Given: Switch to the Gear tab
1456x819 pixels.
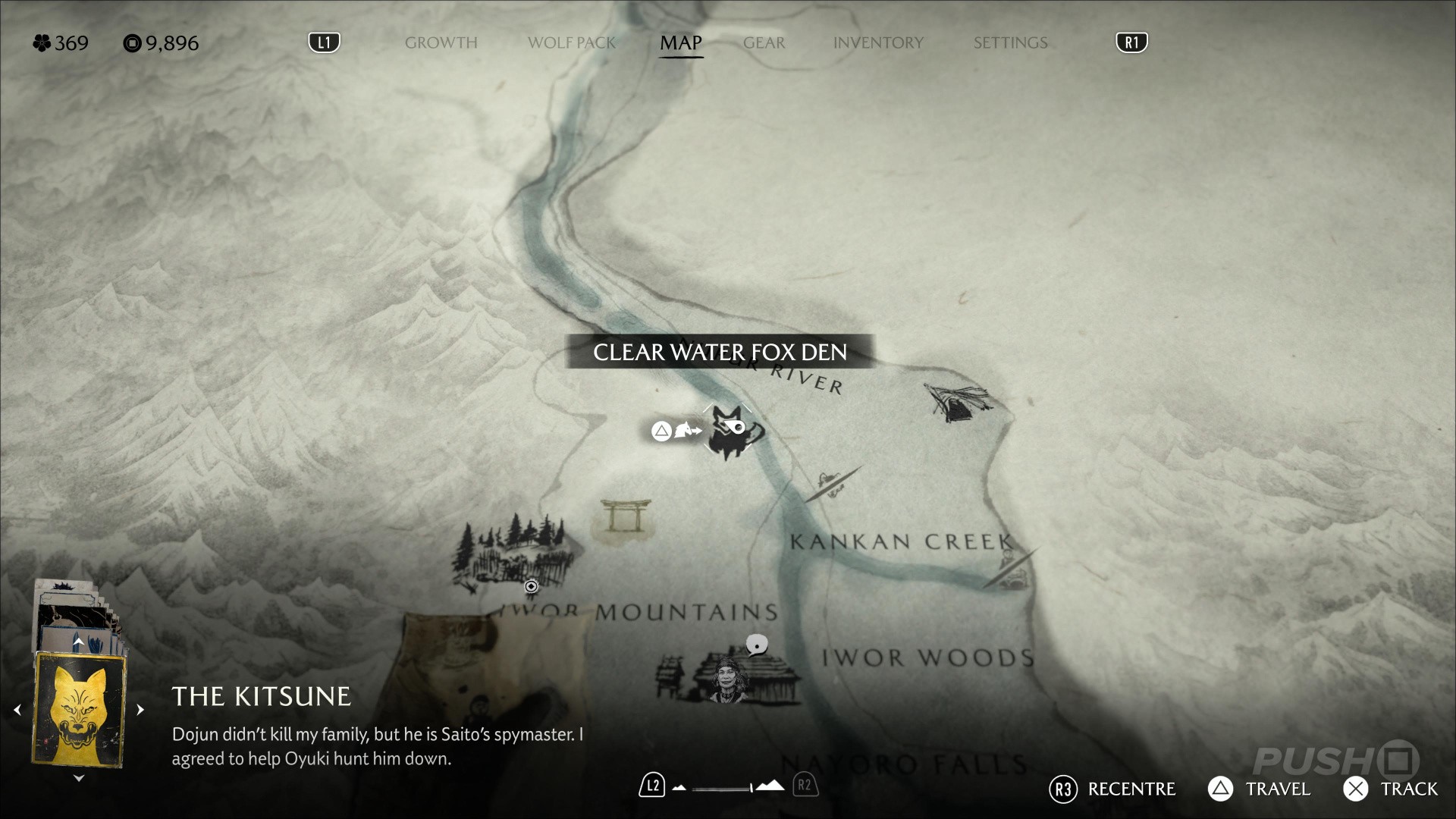Looking at the screenshot, I should (764, 42).
